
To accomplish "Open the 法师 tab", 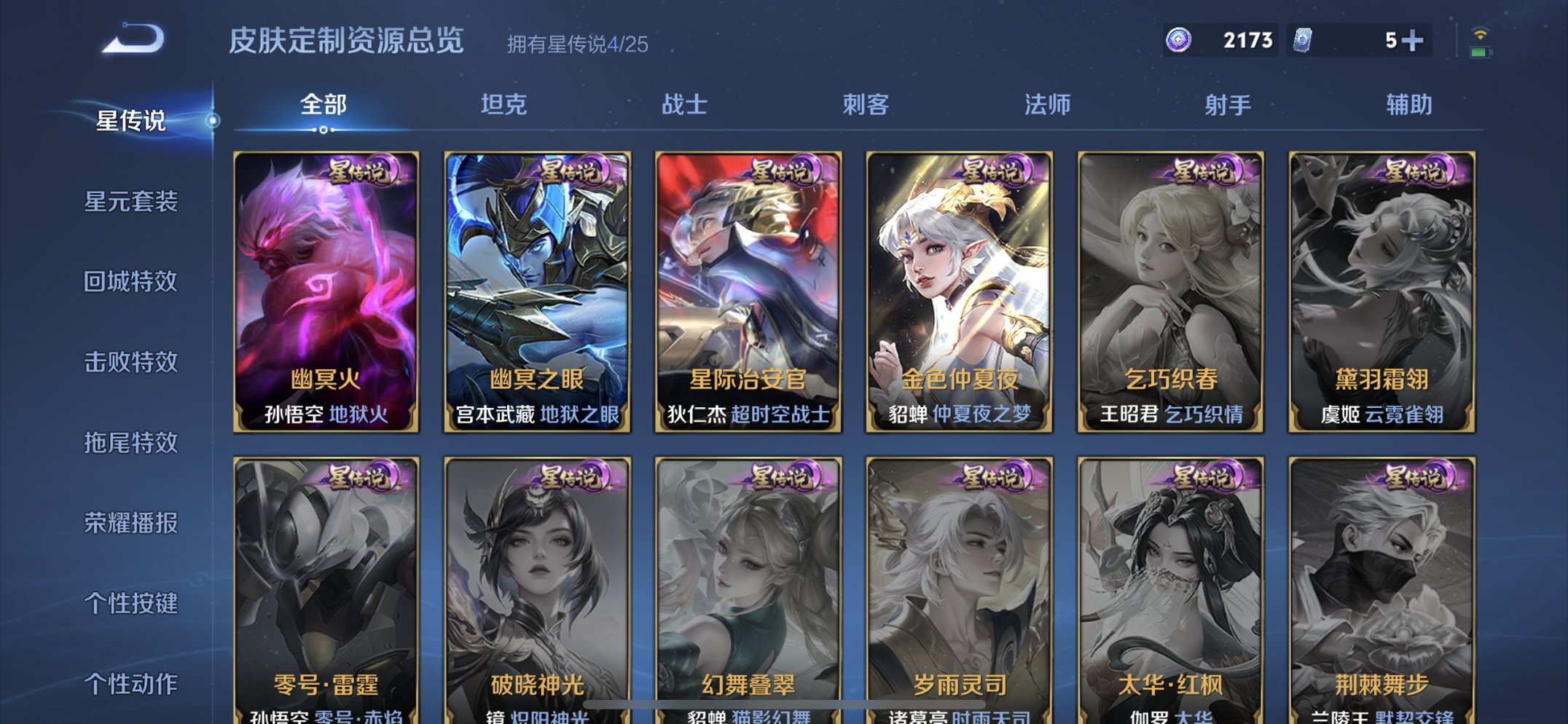I will 1048,104.
